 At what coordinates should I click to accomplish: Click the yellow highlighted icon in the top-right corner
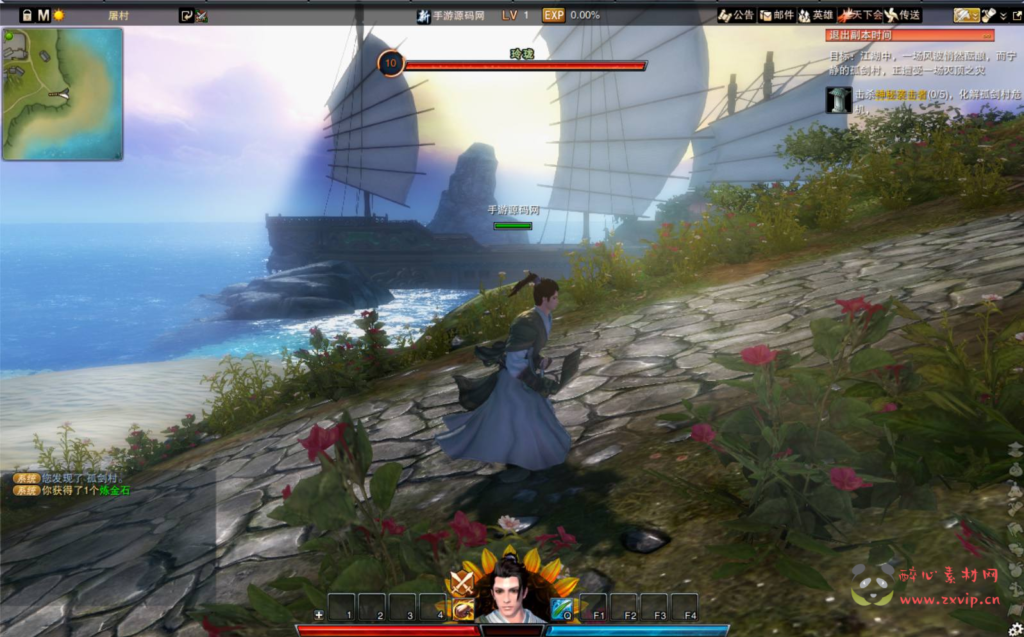(x=966, y=15)
